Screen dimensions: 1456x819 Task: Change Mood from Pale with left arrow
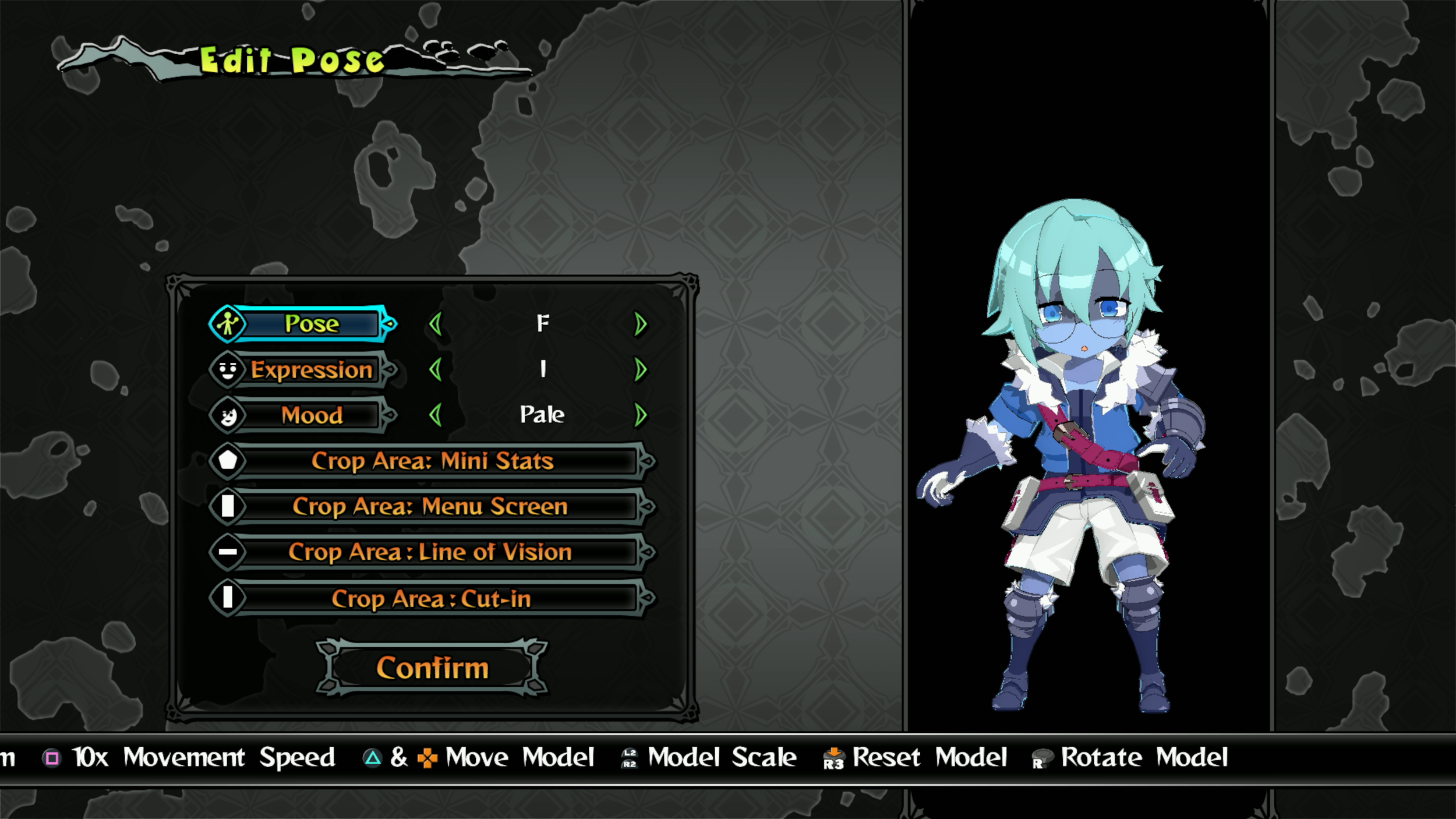[x=435, y=415]
